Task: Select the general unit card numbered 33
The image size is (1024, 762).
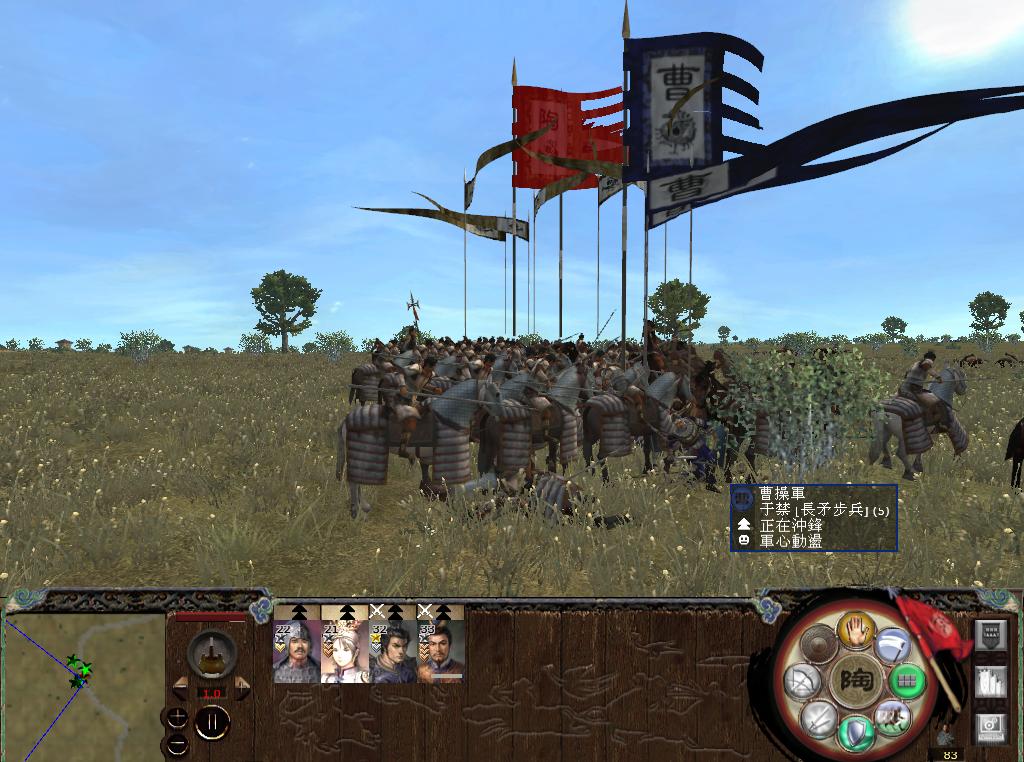Action: pyautogui.click(x=440, y=650)
